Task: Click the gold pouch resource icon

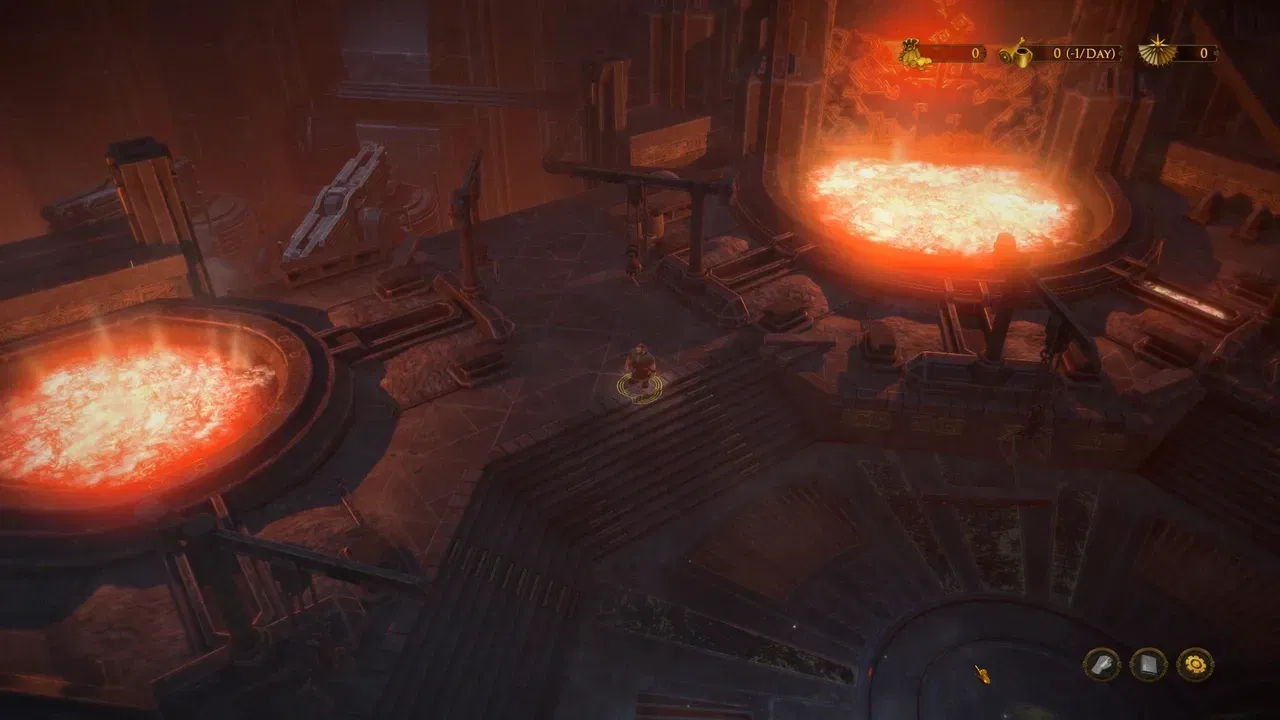Action: [x=910, y=53]
